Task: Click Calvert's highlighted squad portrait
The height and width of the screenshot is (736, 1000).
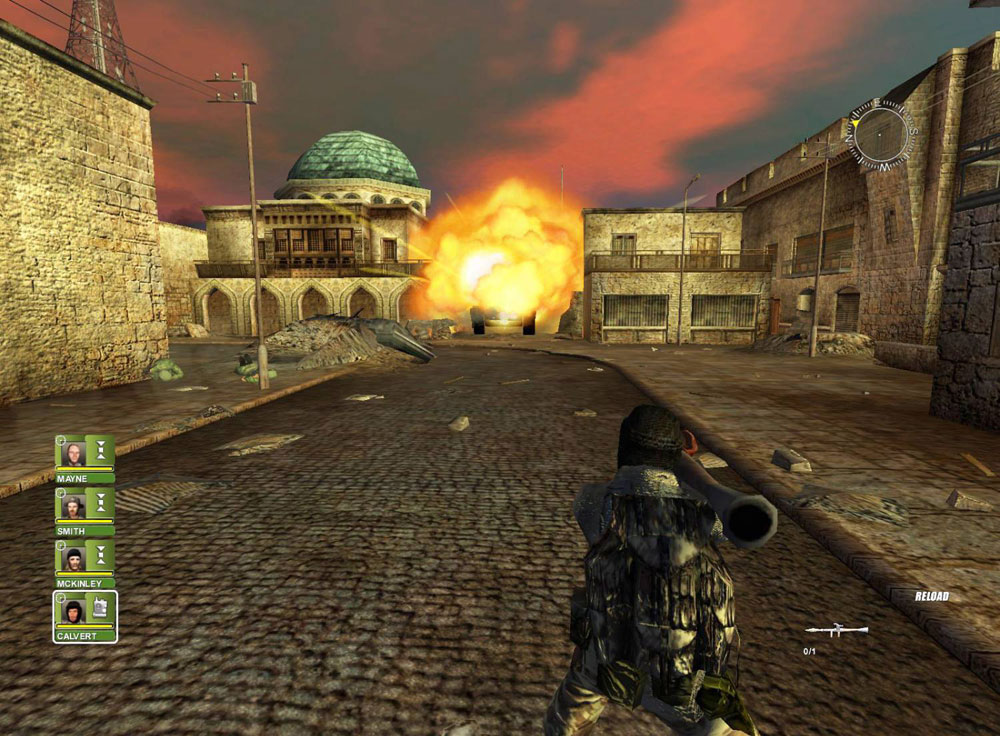Action: tap(73, 610)
